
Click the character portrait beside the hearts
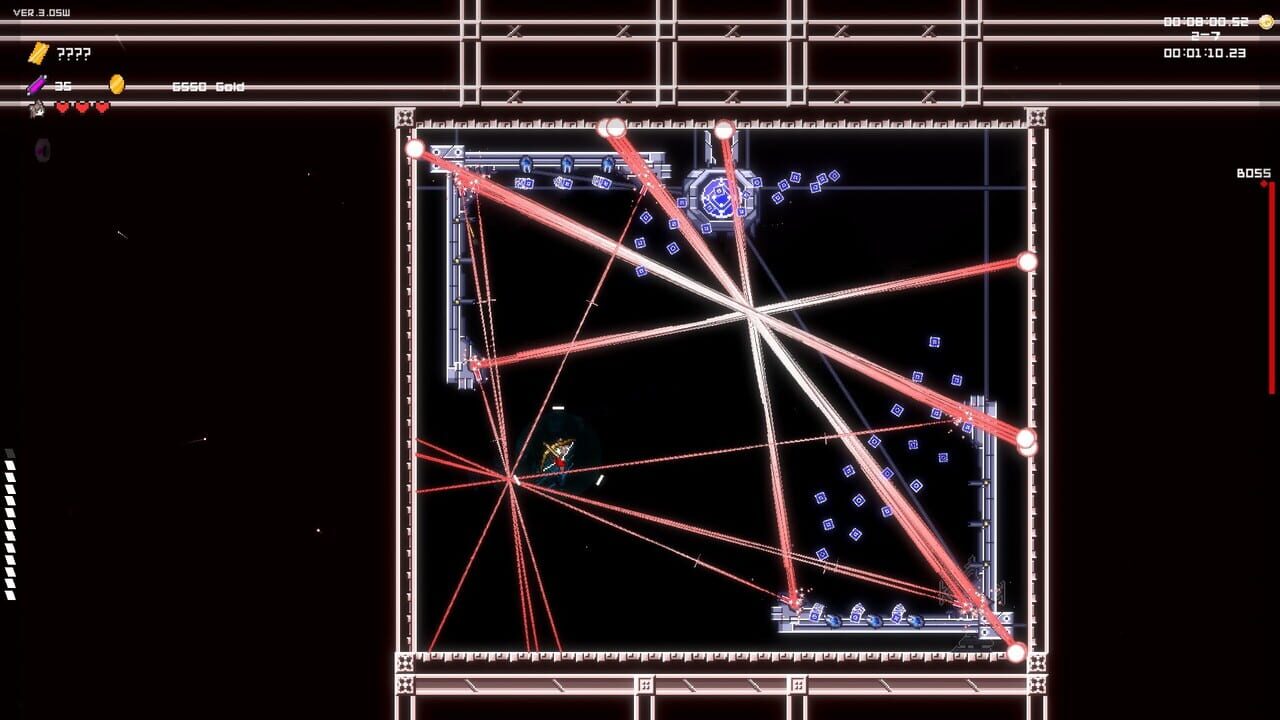pos(36,107)
